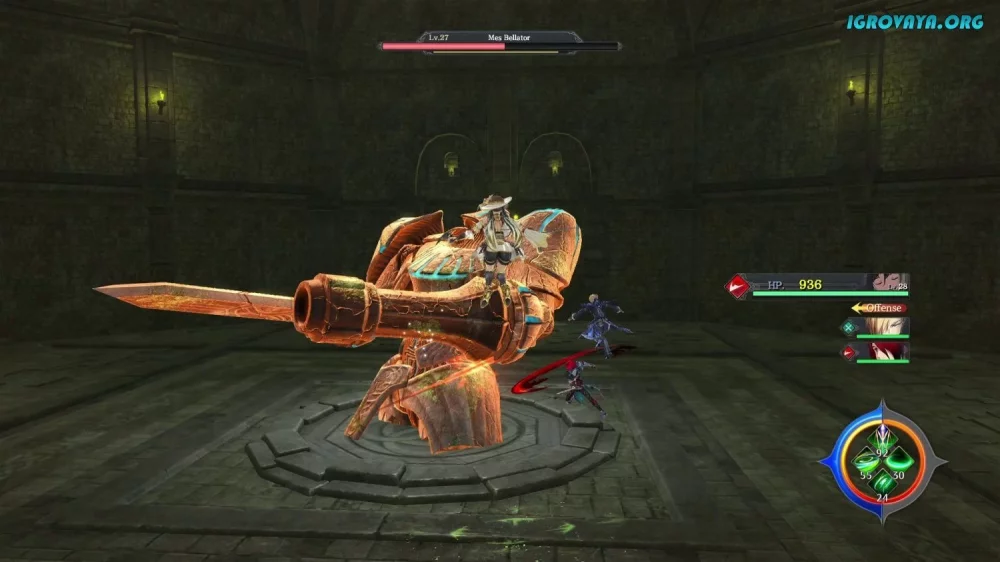Activate the bottom slash skill costing 24
Viewport: 1000px width, 562px height.
[x=882, y=484]
